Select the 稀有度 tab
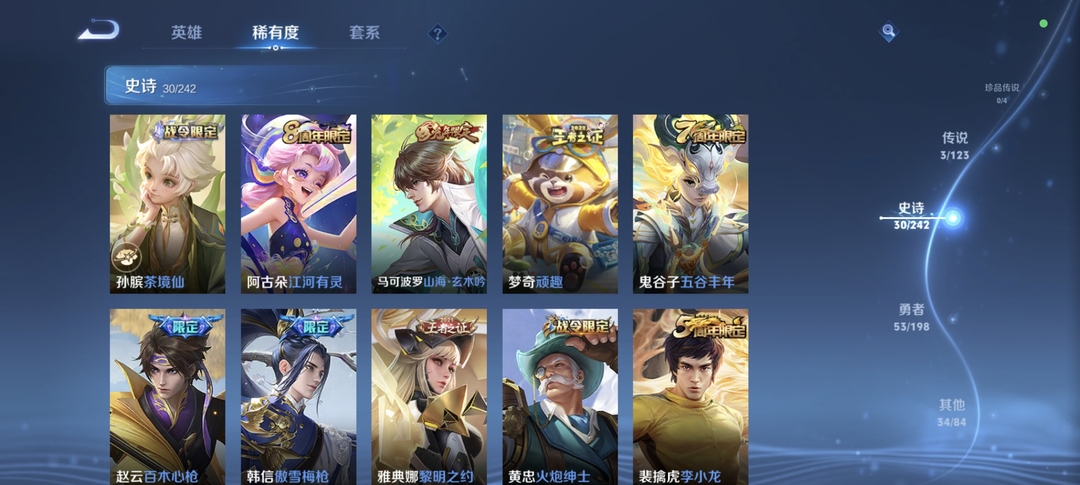The image size is (1080, 485). pyautogui.click(x=275, y=33)
